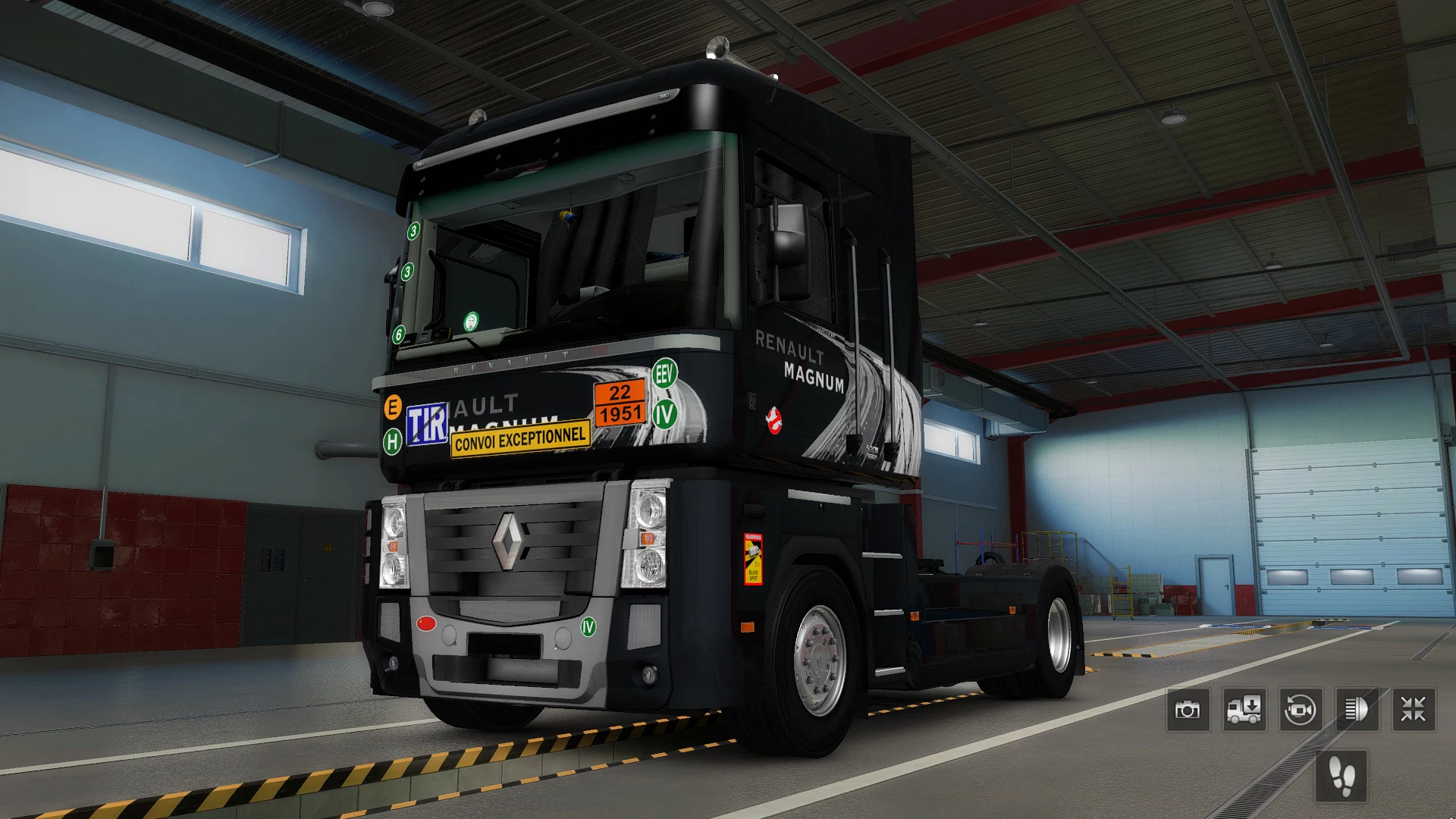This screenshot has height=819, width=1456.
Task: Toggle the headlights via the lamp button
Action: (1356, 709)
